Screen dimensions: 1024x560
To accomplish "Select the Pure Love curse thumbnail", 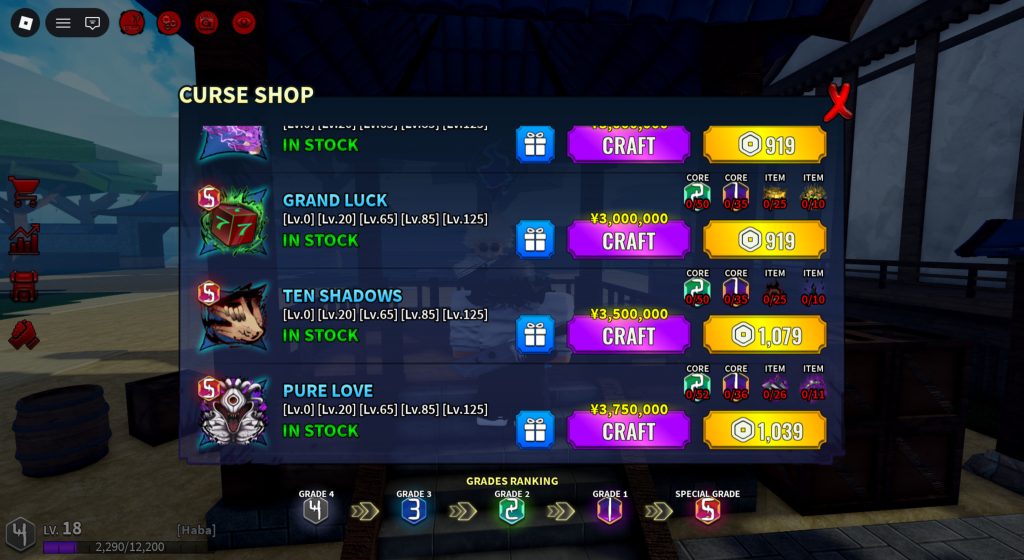I will (234, 413).
